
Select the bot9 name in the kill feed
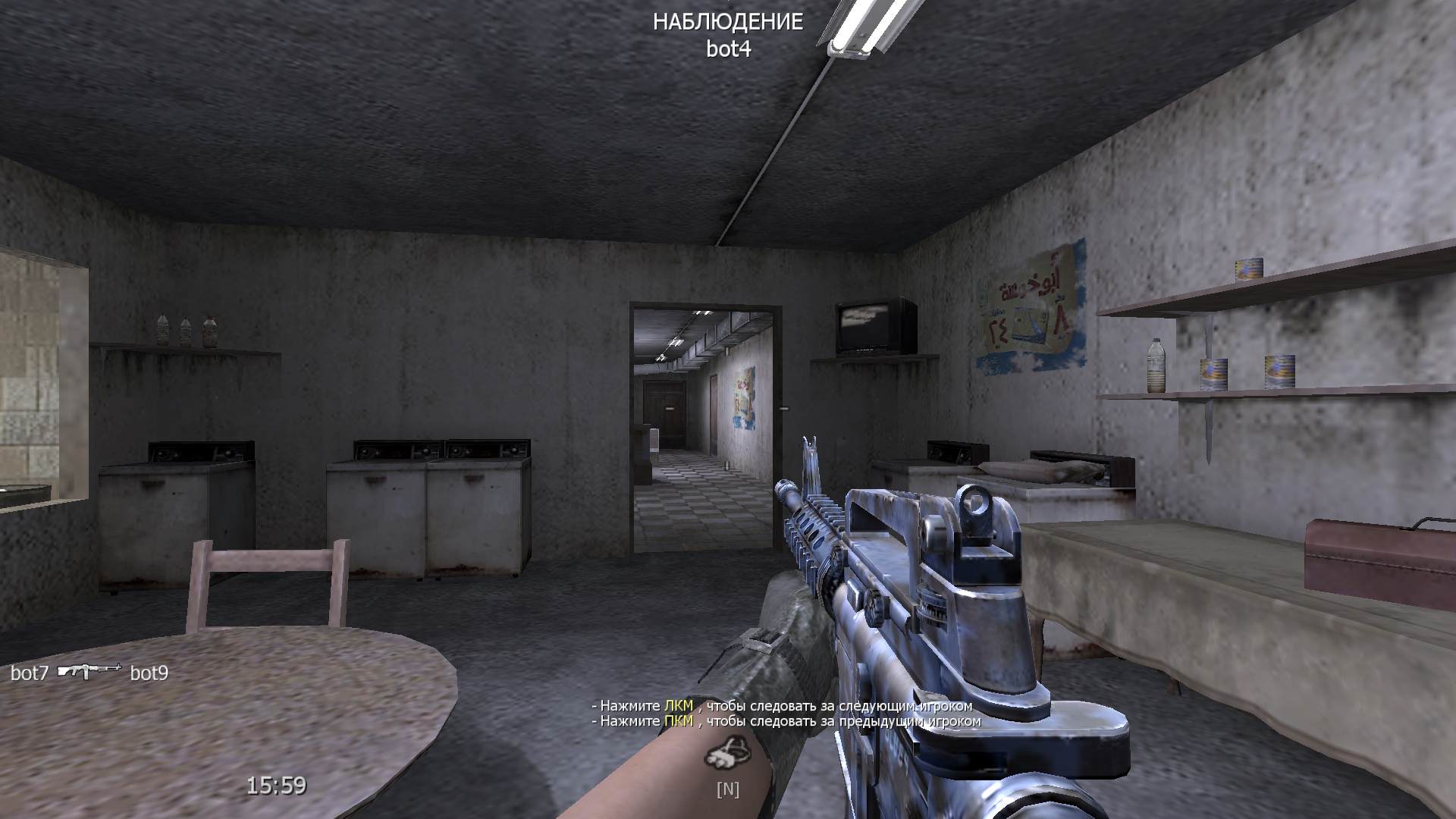pos(149,672)
